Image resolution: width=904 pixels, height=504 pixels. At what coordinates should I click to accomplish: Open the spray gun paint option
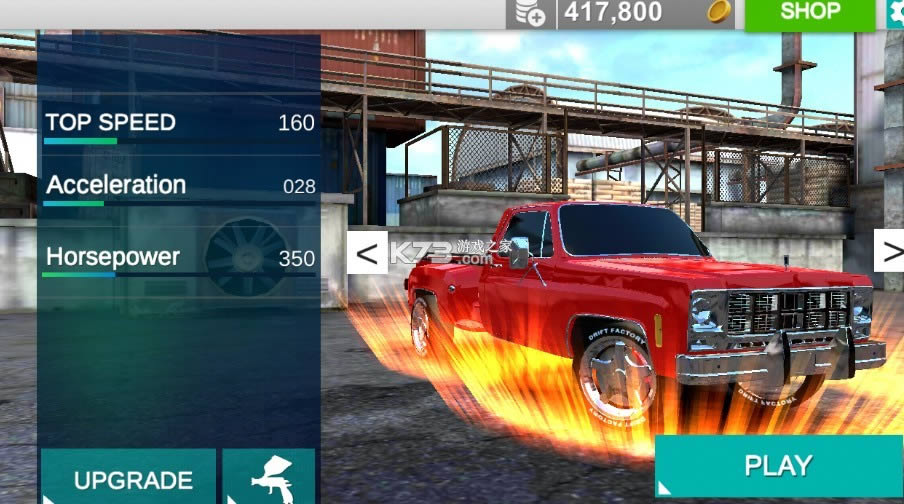pos(268,477)
